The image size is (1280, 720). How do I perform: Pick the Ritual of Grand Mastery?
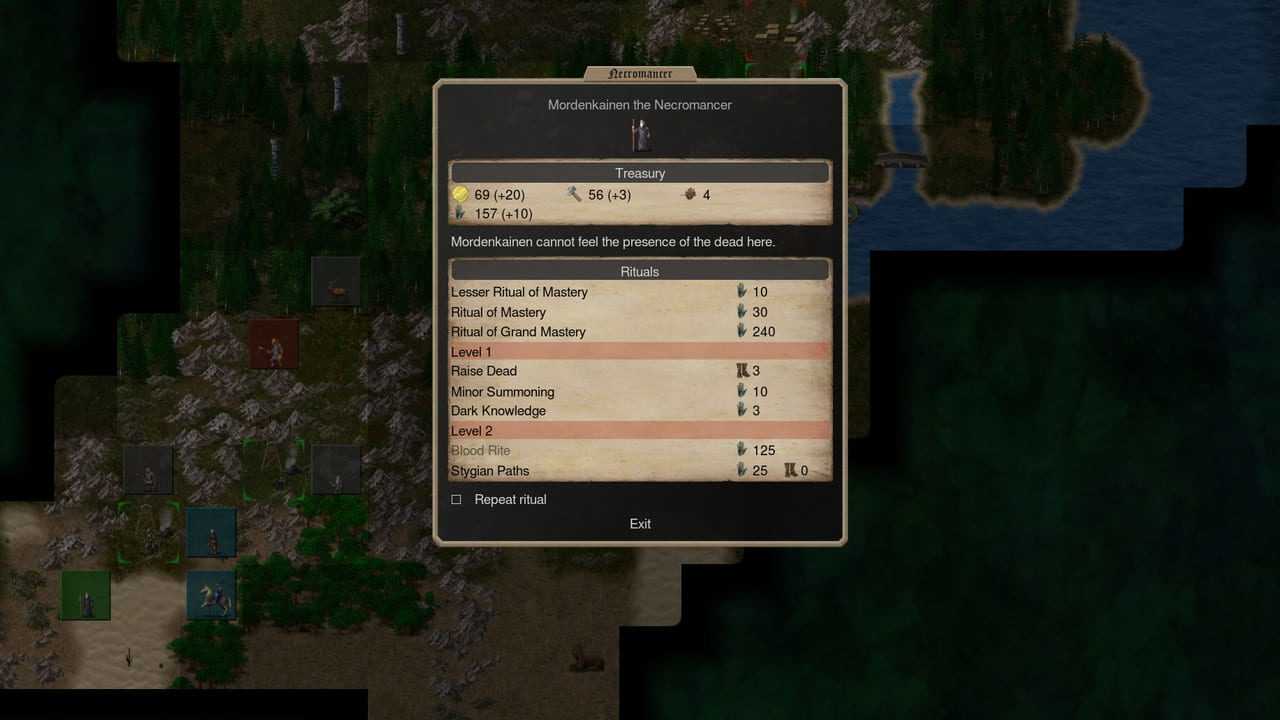[518, 332]
